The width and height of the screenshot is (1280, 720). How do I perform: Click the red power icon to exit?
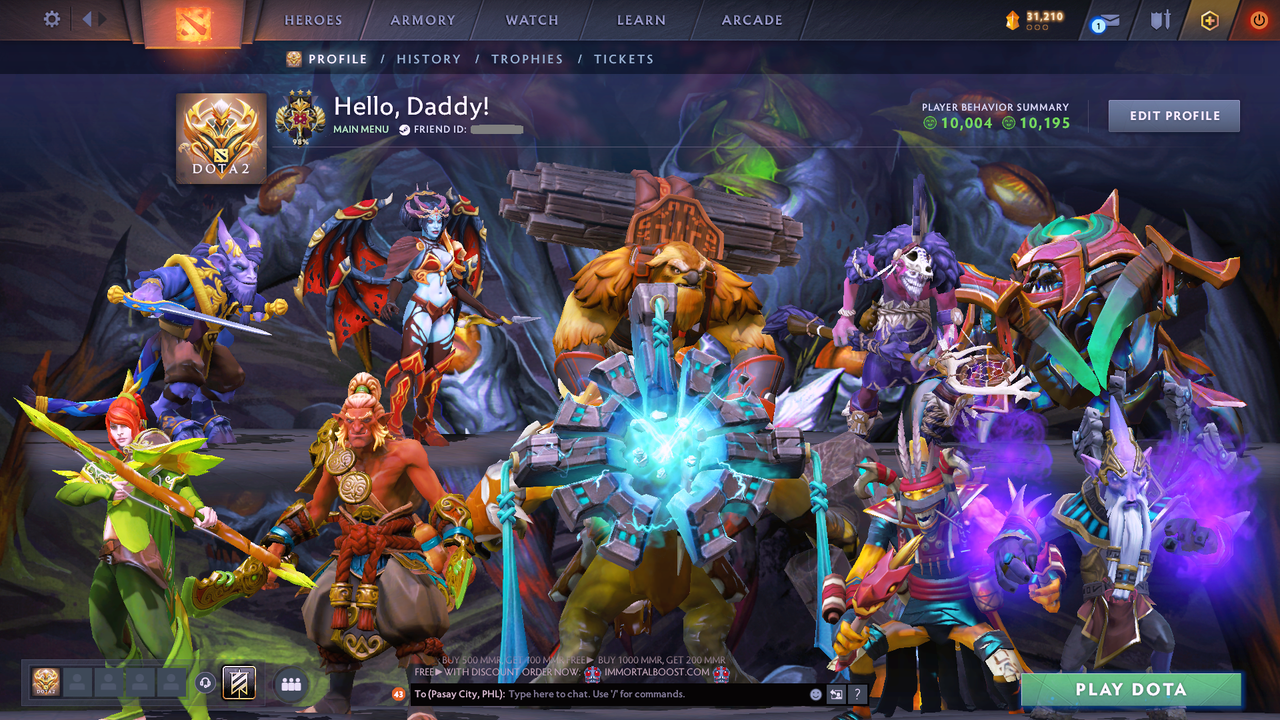point(1258,19)
